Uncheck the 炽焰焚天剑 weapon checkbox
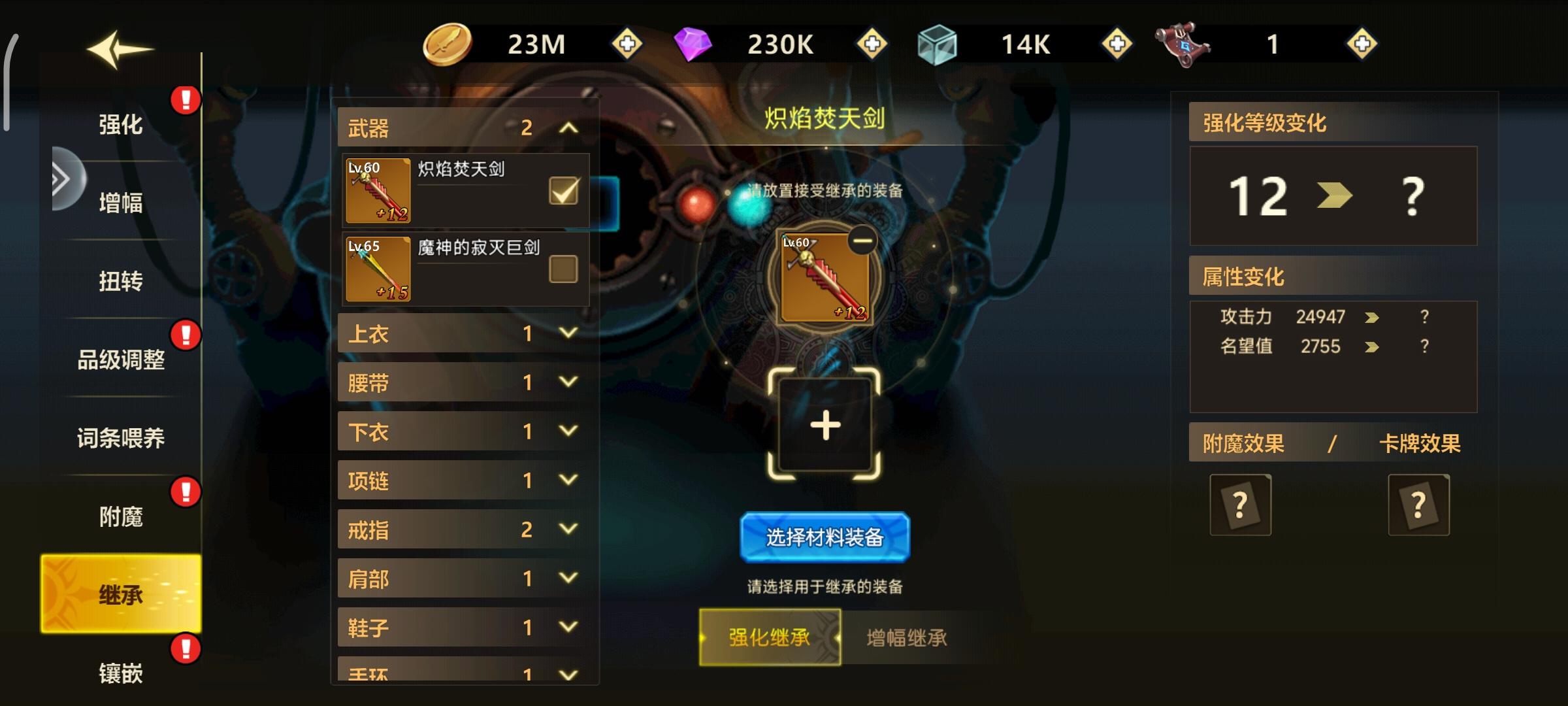1568x706 pixels. (x=563, y=190)
